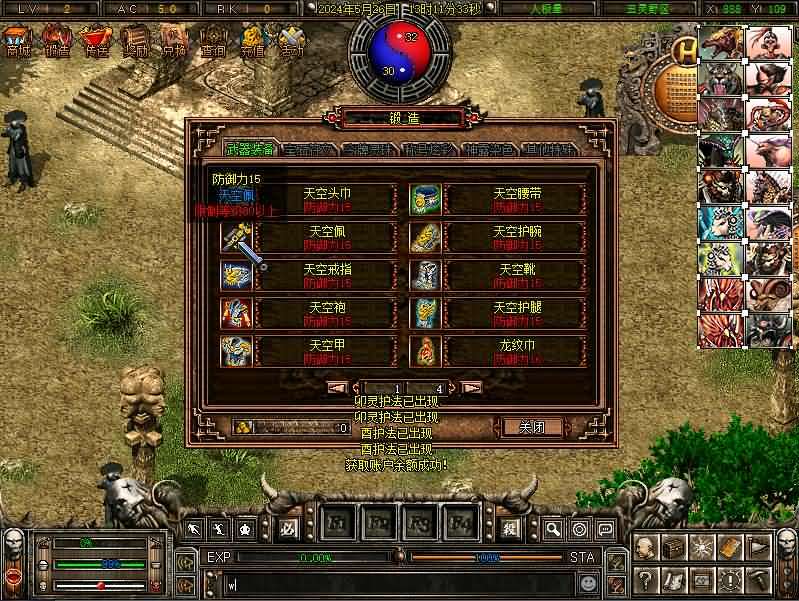The height and width of the screenshot is (601, 799).
Task: Click the F1 hotkey slot
Action: pyautogui.click(x=336, y=524)
